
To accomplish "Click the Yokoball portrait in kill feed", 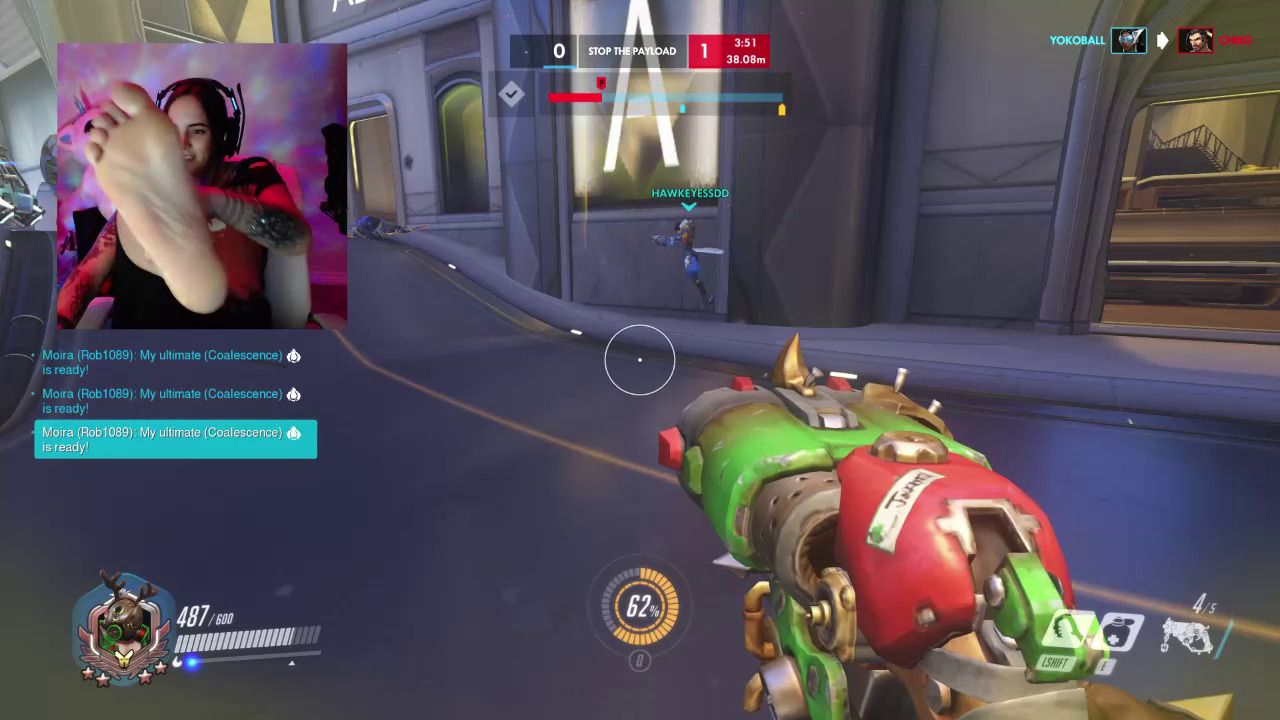I will pos(1129,41).
